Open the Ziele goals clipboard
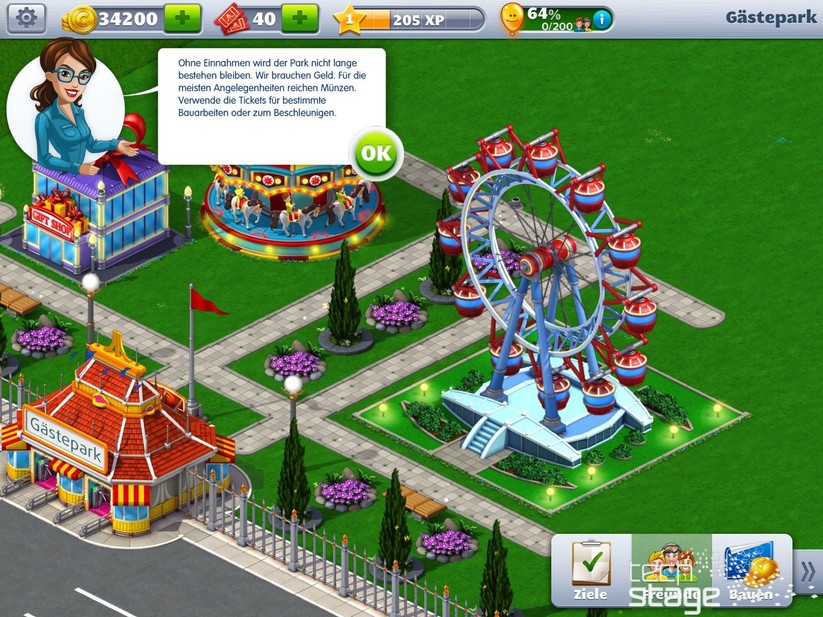Viewport: 823px width, 617px height. click(591, 570)
